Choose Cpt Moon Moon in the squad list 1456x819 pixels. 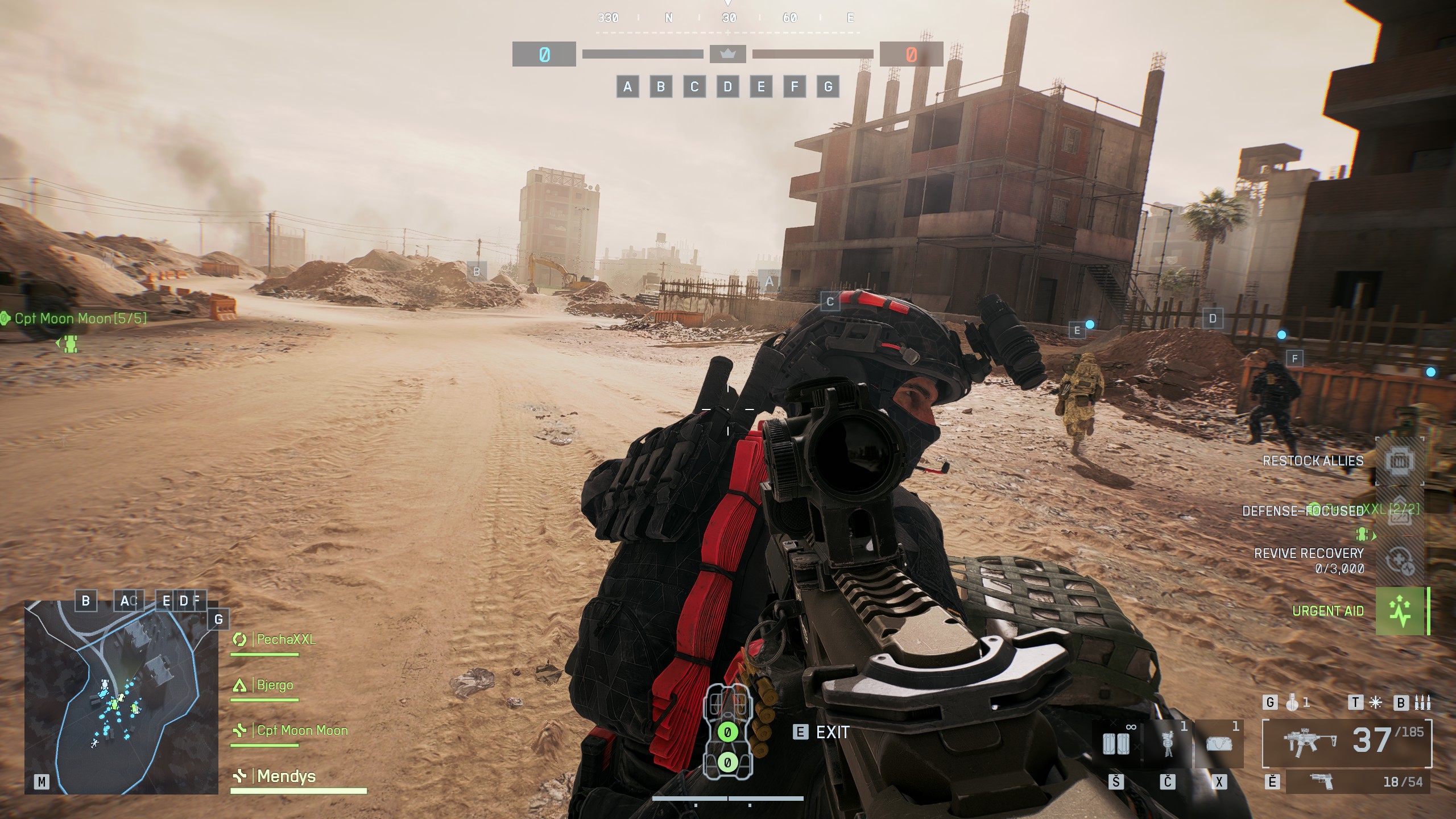click(301, 730)
